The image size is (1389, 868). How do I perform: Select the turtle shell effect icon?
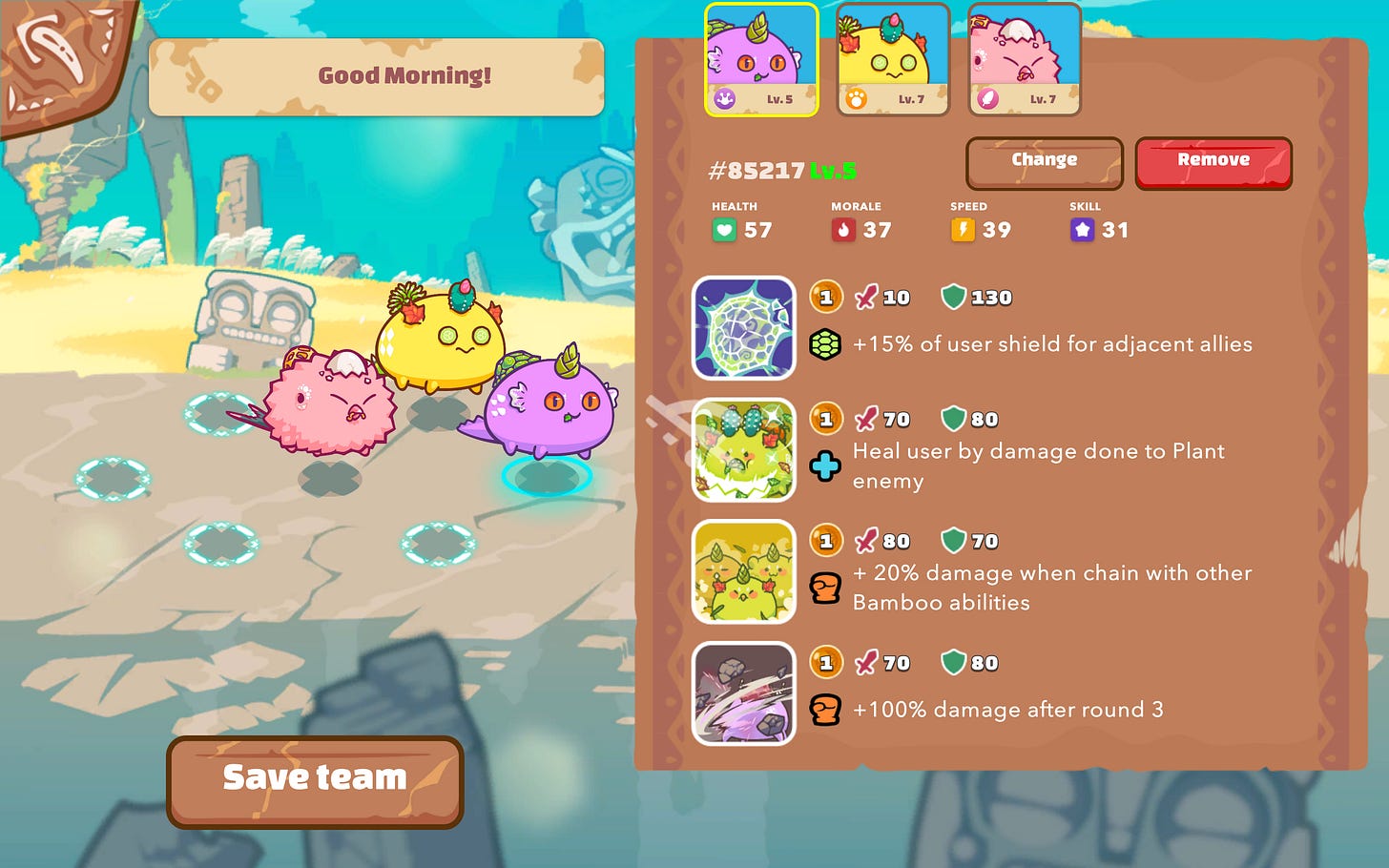point(826,344)
